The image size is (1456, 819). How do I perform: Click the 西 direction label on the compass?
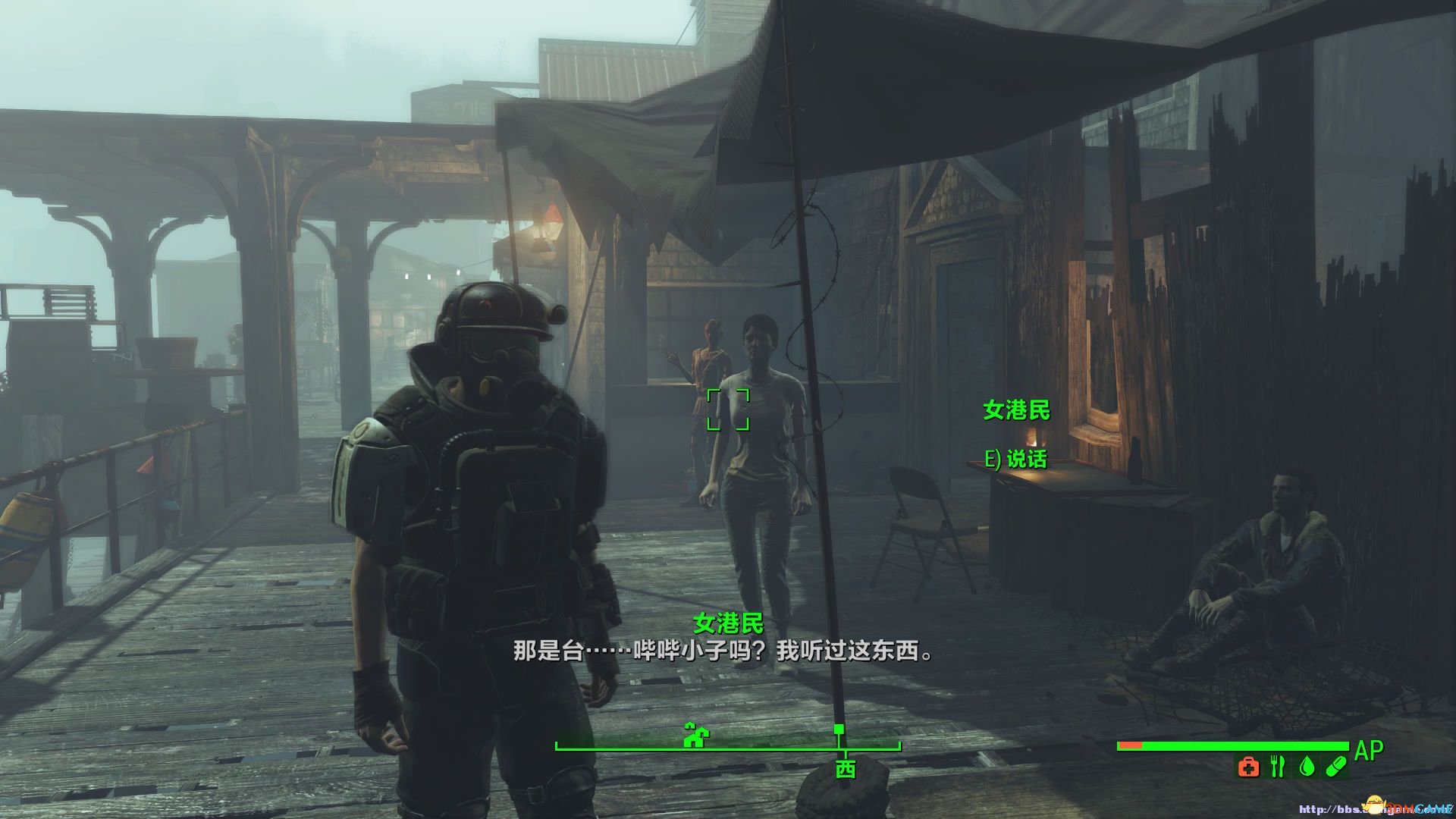[x=846, y=769]
